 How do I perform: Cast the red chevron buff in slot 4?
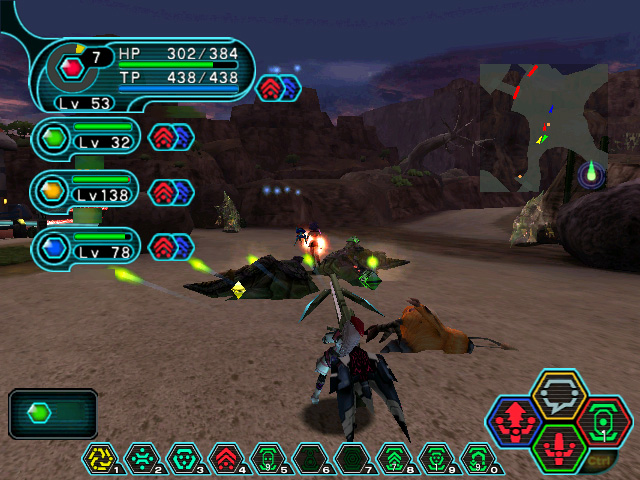click(227, 459)
